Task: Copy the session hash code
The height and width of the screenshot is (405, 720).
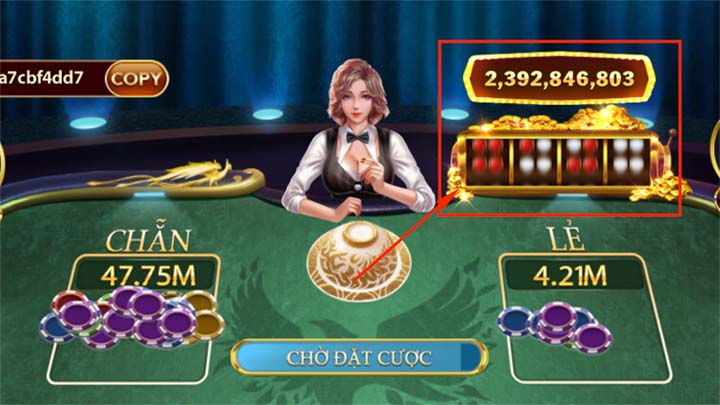Action: 137,77
